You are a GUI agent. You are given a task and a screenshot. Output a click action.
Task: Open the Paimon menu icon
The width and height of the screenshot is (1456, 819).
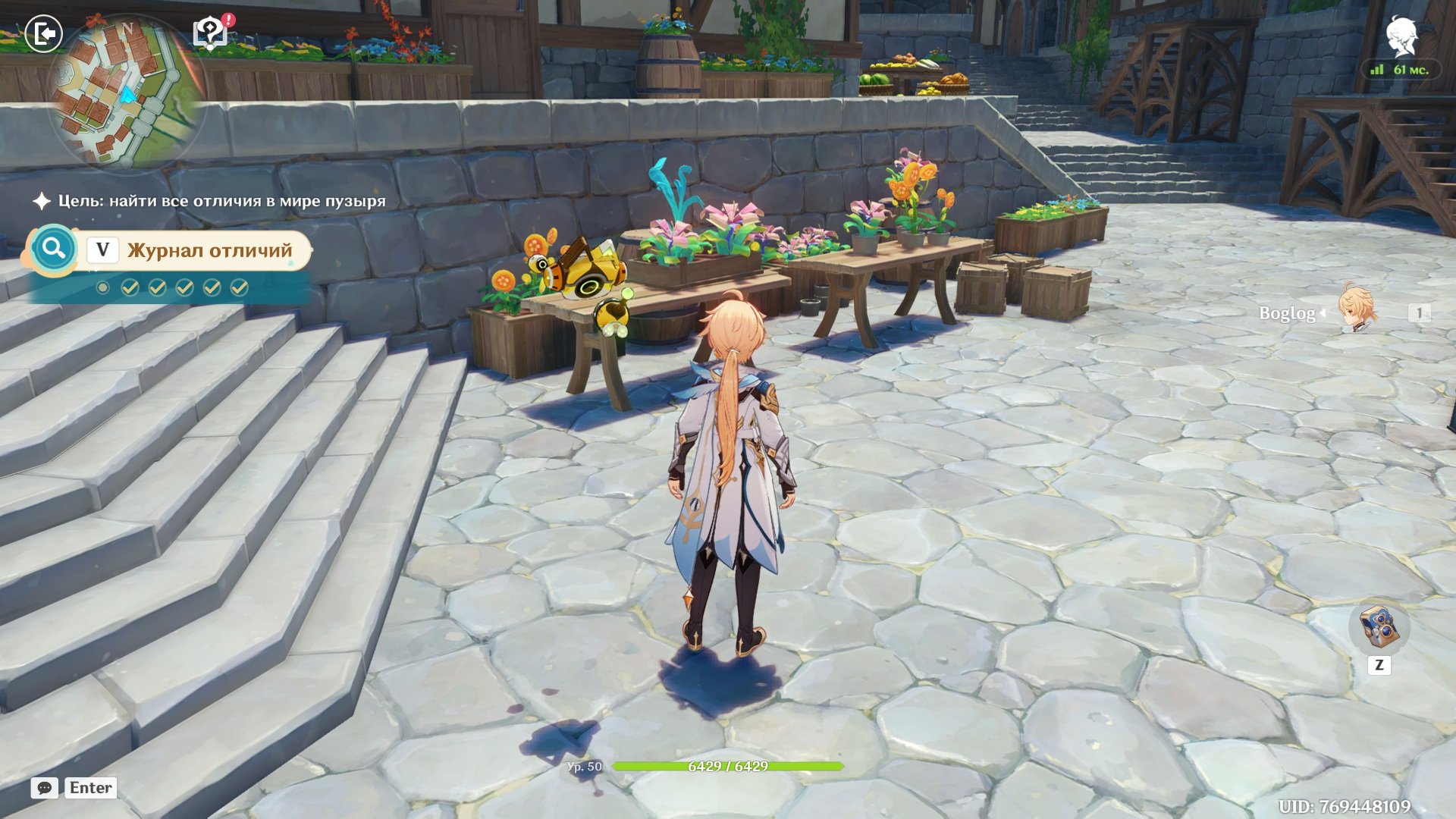click(x=1401, y=37)
